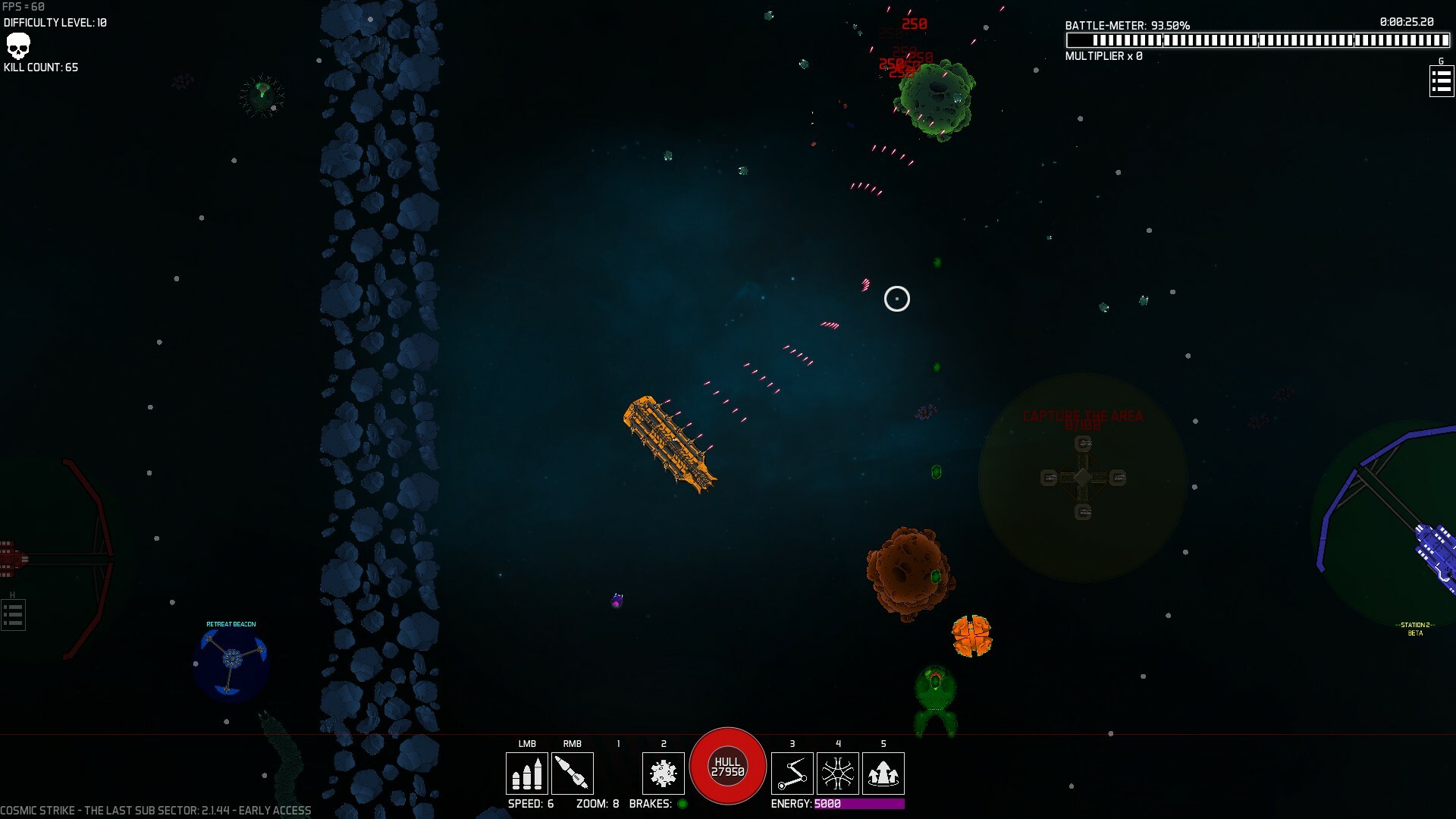Click the CAPTURE THE AREA objective text

(1084, 416)
